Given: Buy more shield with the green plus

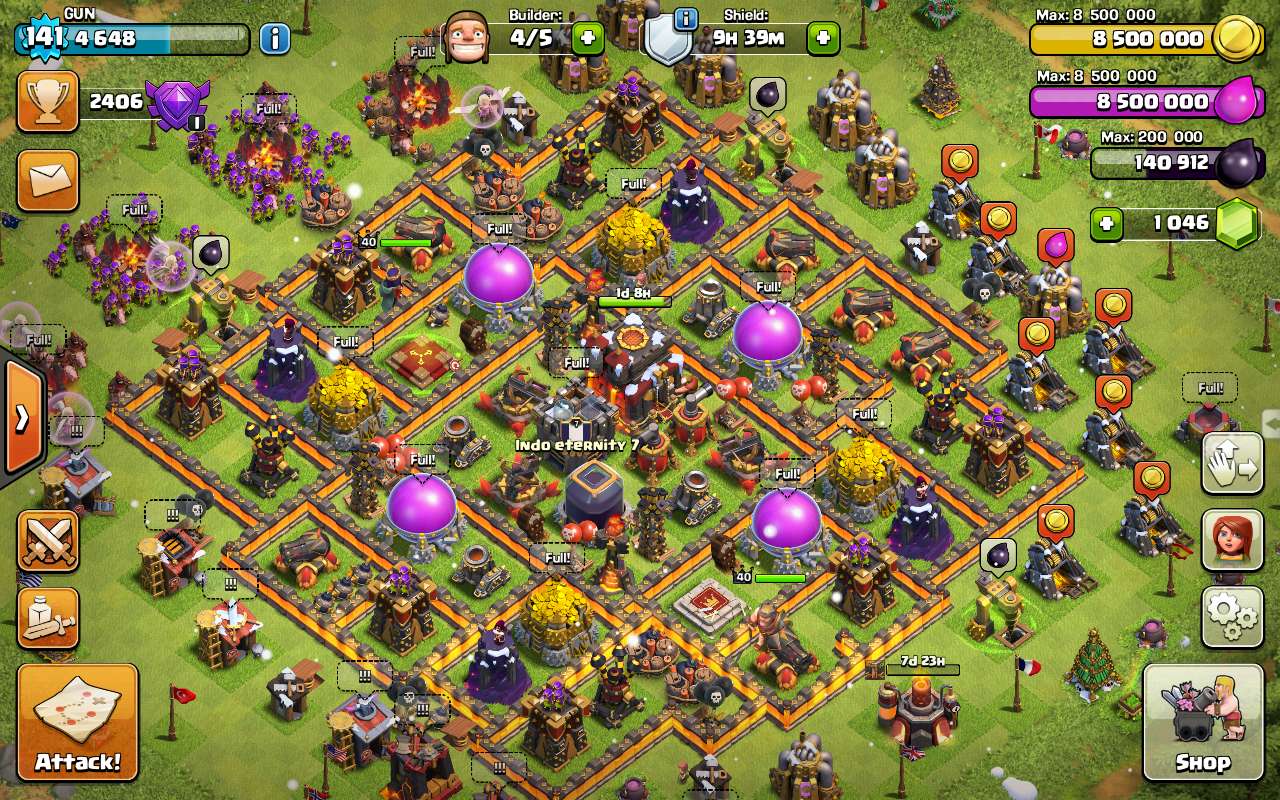Looking at the screenshot, I should pyautogui.click(x=824, y=39).
